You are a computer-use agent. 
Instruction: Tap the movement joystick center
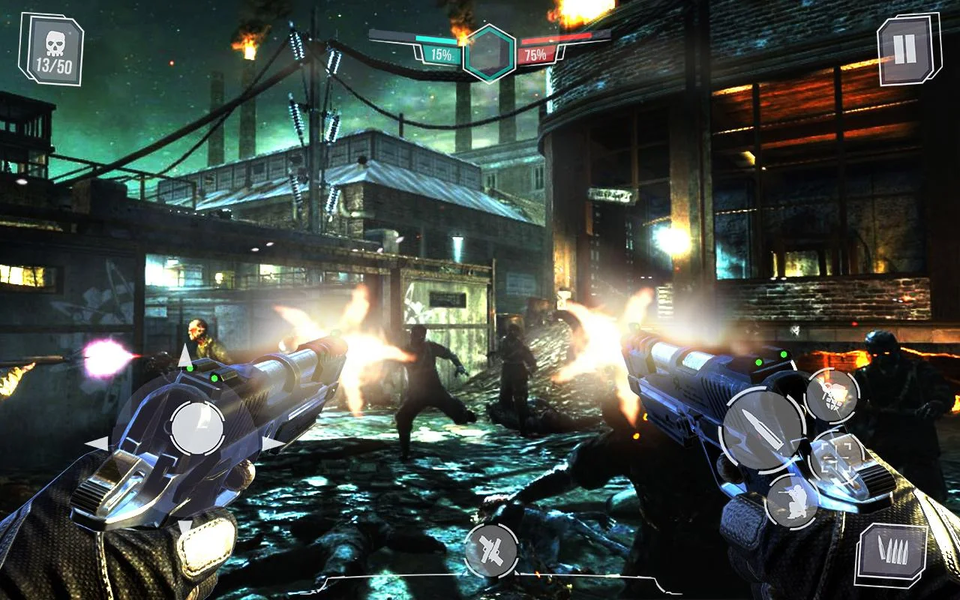tap(197, 427)
